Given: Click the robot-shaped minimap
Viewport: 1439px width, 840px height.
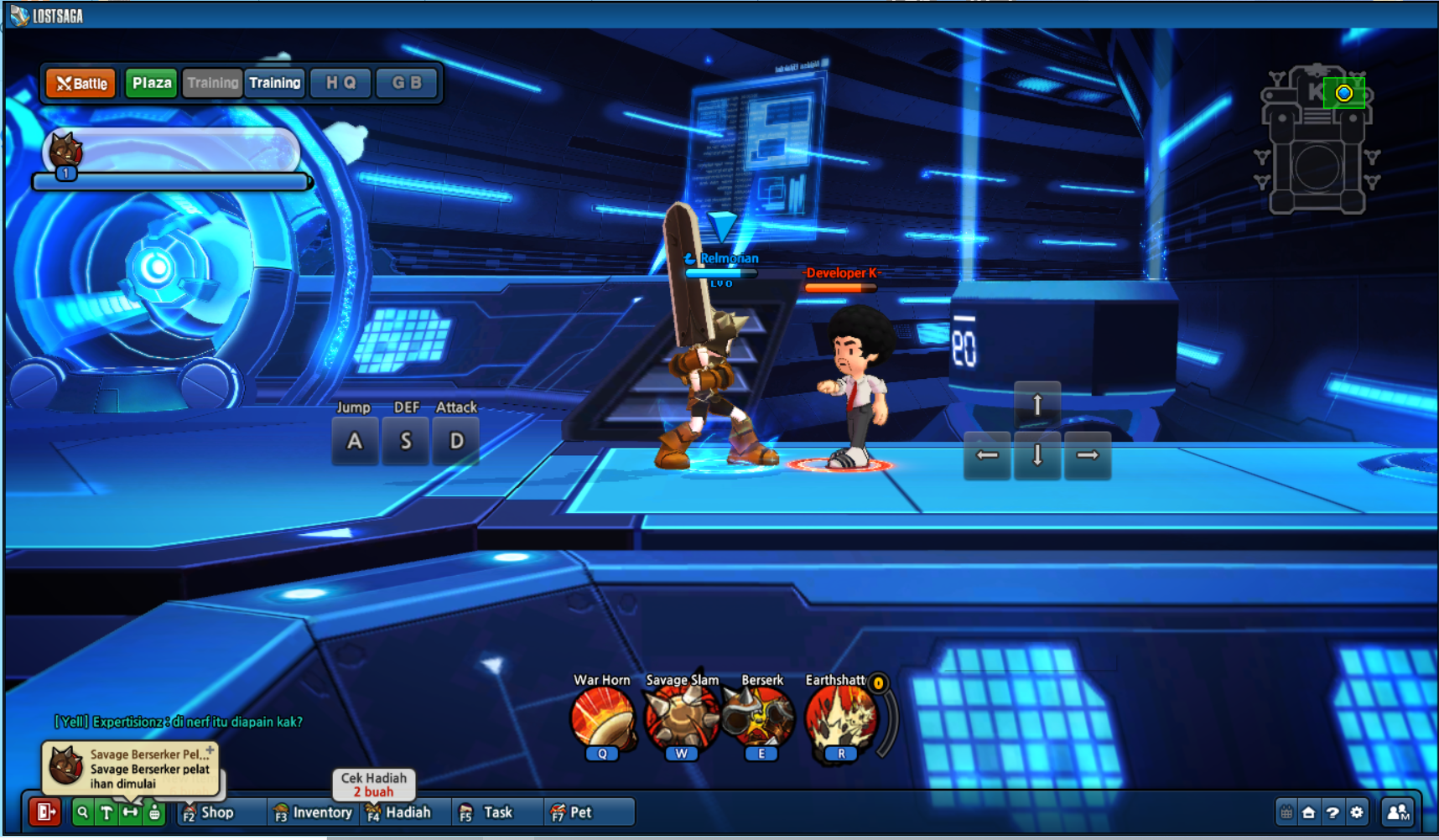Looking at the screenshot, I should point(1317,143).
